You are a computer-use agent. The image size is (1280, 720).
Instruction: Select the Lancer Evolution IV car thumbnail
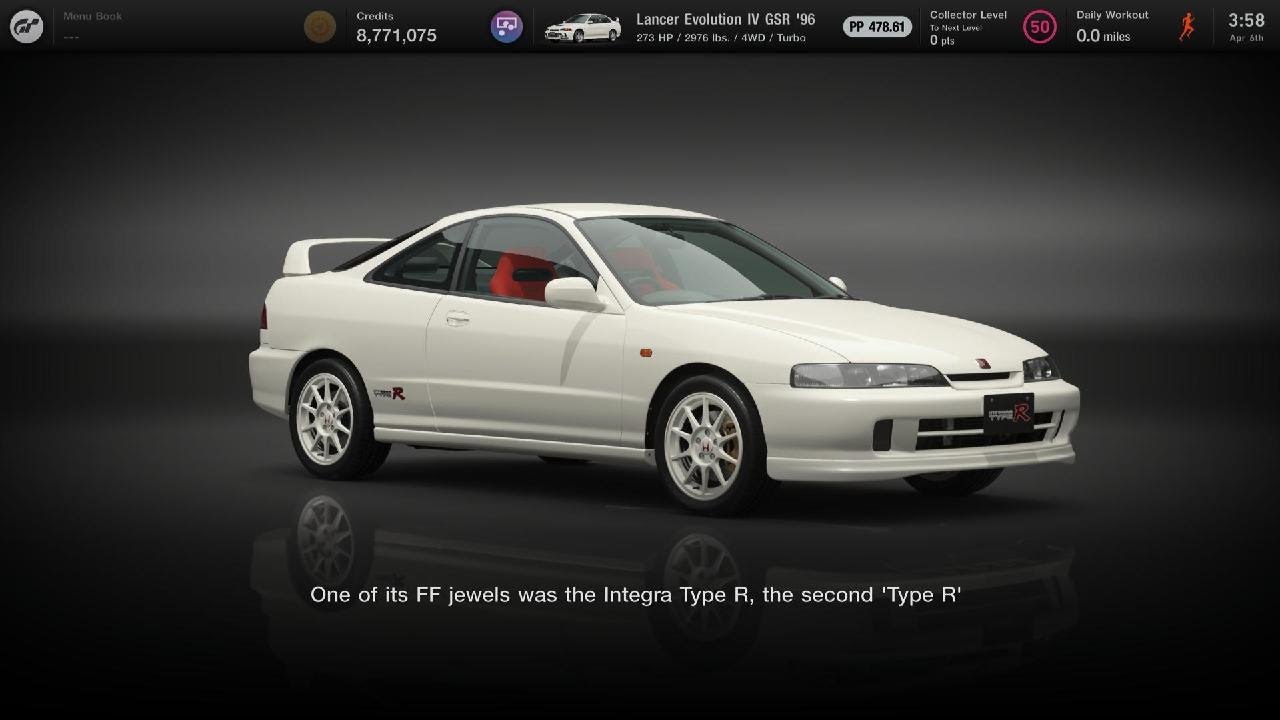click(582, 27)
